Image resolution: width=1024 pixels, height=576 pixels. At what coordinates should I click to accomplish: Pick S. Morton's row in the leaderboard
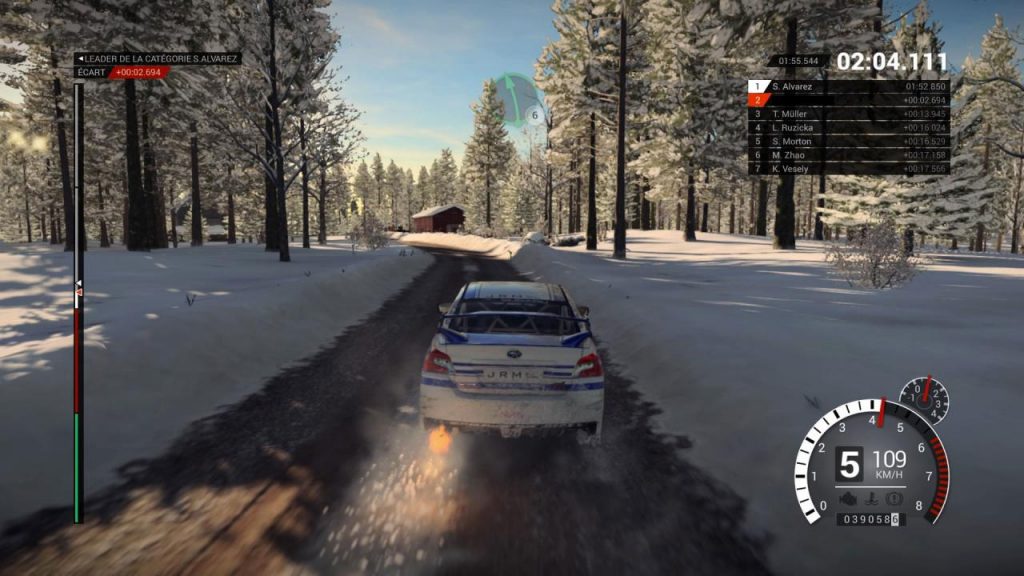848,142
